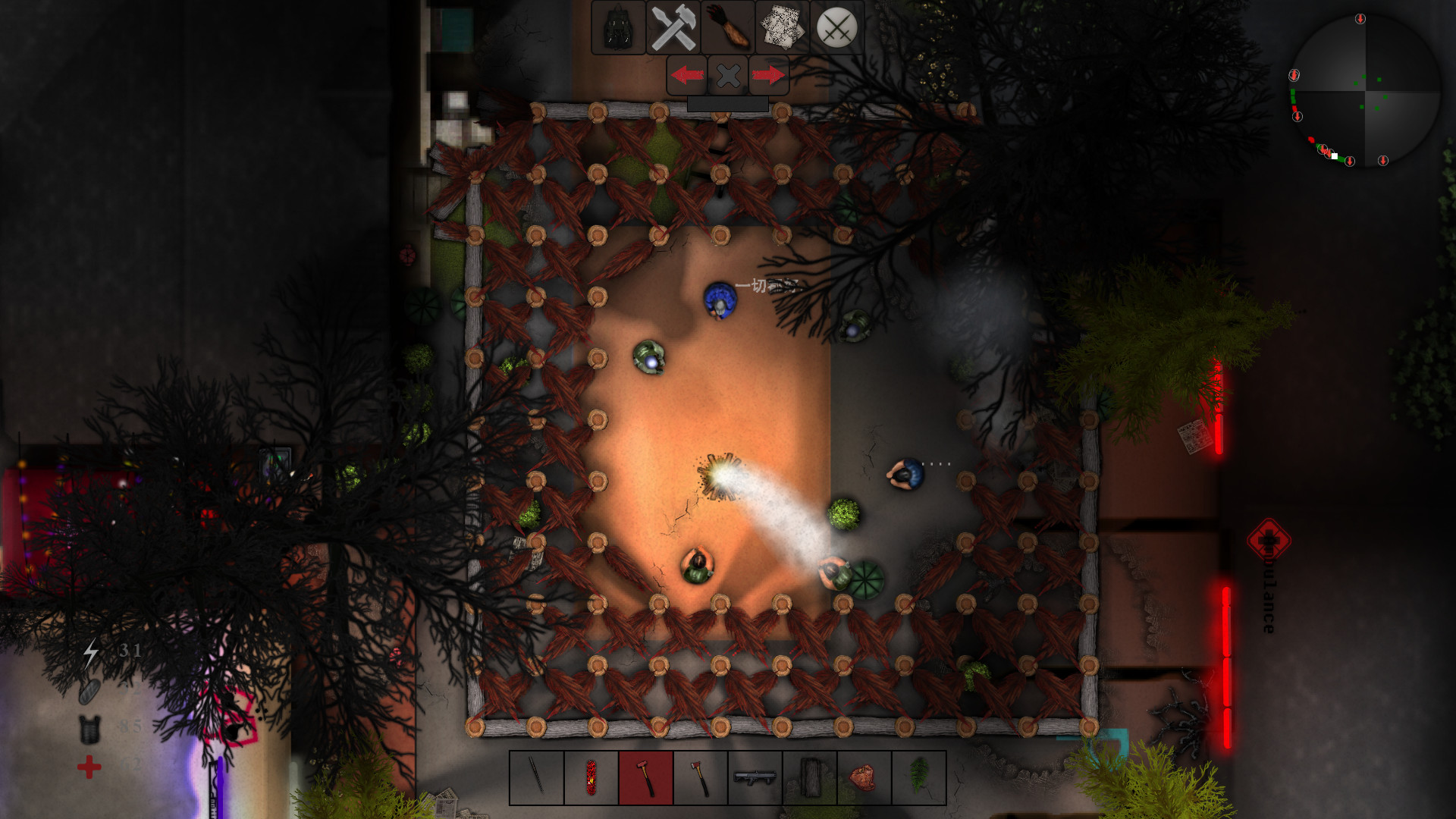Equip the shotgun from the hotbar
1456x819 pixels.
click(x=755, y=778)
